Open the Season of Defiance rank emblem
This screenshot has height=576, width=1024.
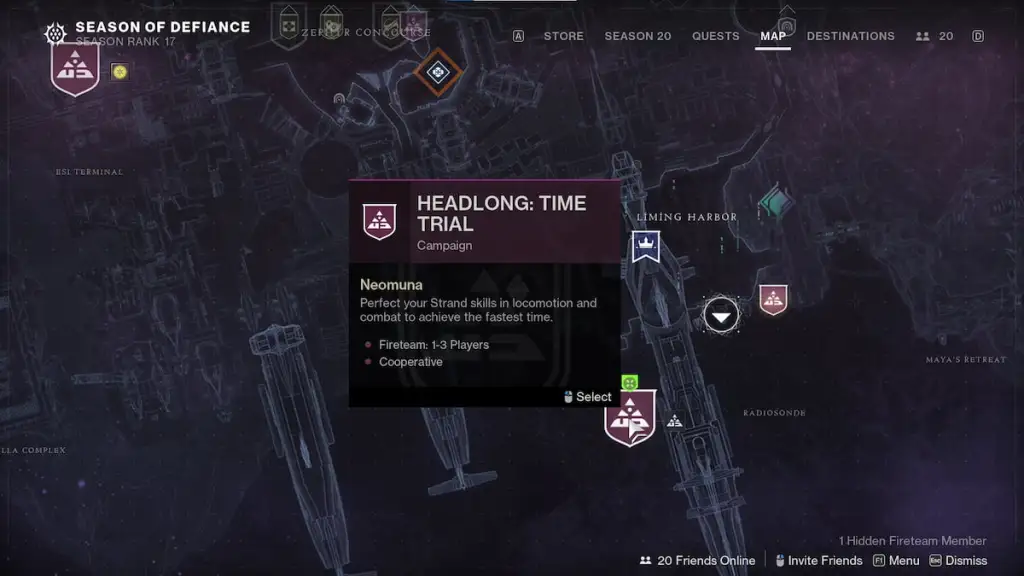[x=75, y=70]
